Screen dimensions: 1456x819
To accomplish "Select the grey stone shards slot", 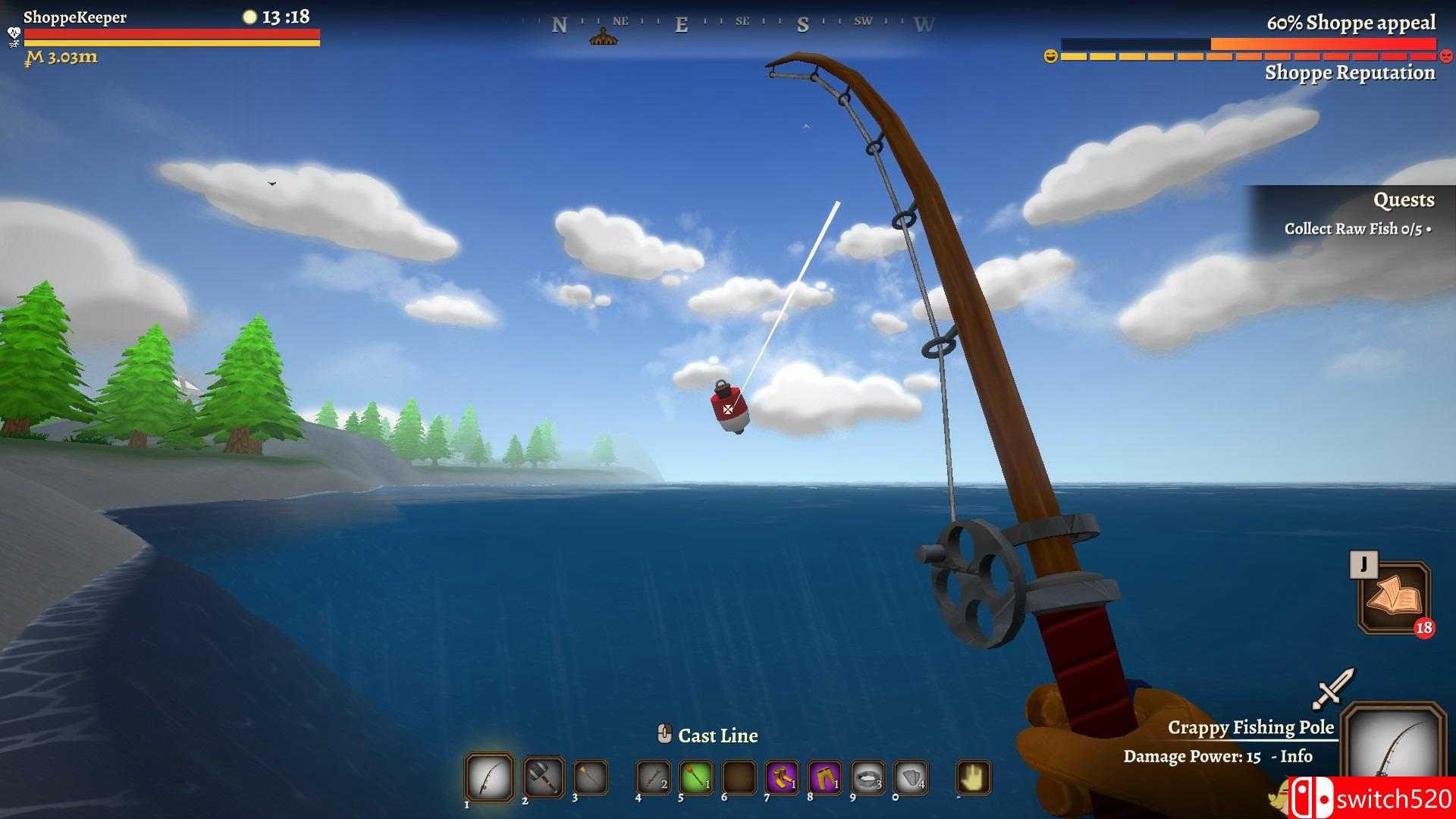I will 911,777.
